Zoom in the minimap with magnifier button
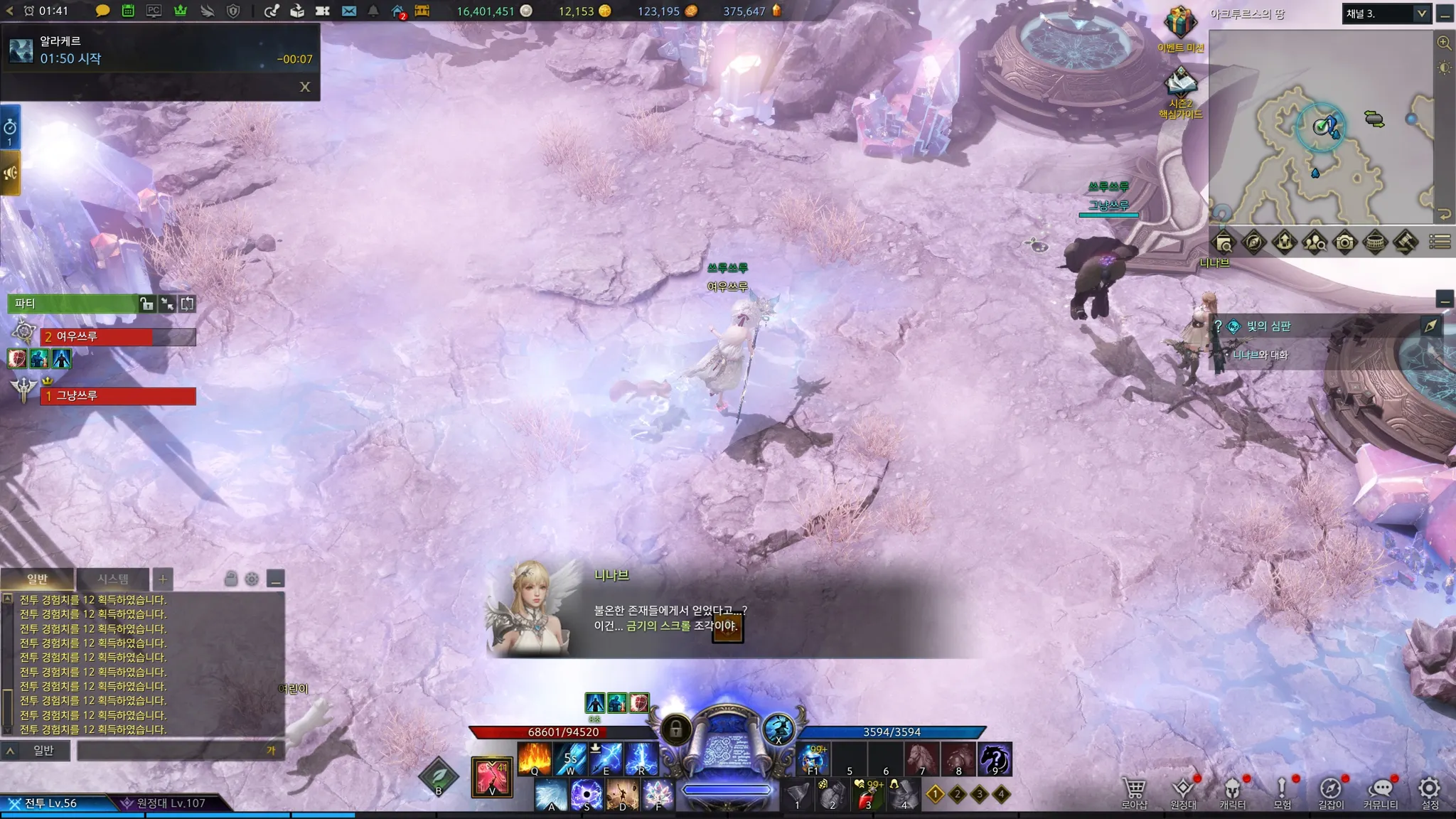The image size is (1456, 819). pos(1444,43)
